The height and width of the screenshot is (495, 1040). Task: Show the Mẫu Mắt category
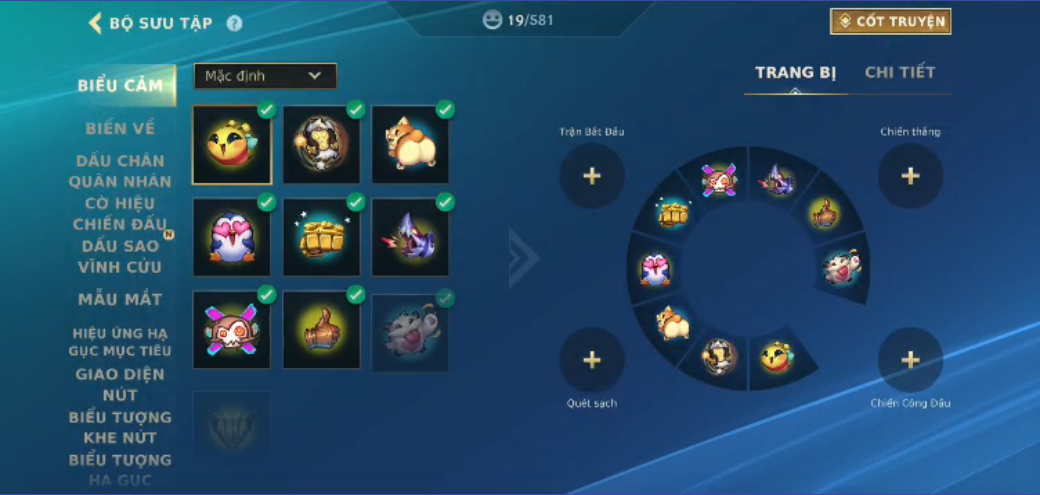pyautogui.click(x=120, y=299)
